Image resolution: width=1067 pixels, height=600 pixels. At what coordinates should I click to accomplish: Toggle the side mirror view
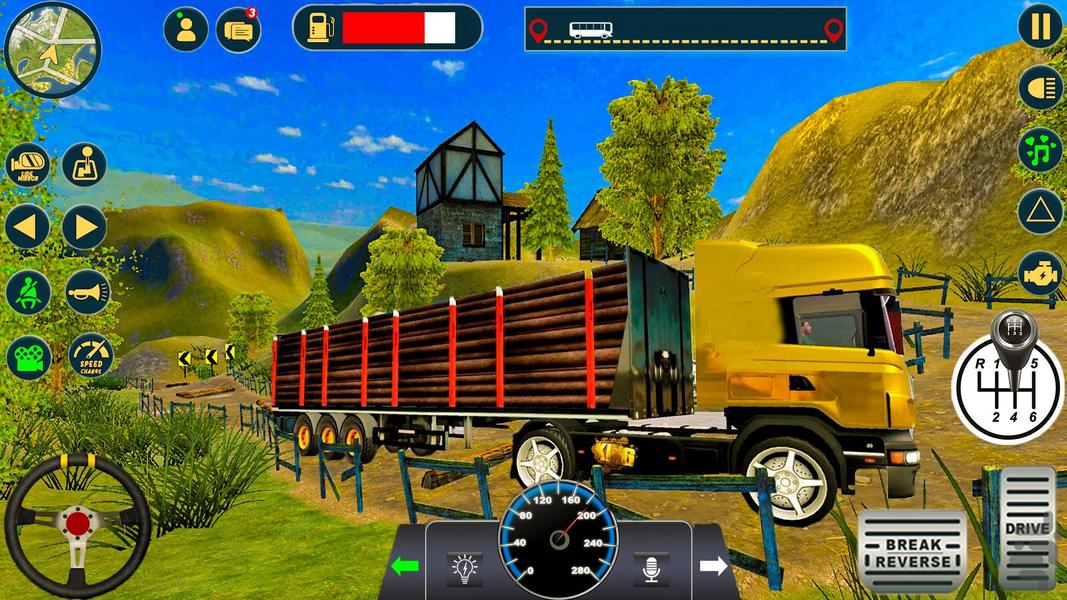[28, 165]
